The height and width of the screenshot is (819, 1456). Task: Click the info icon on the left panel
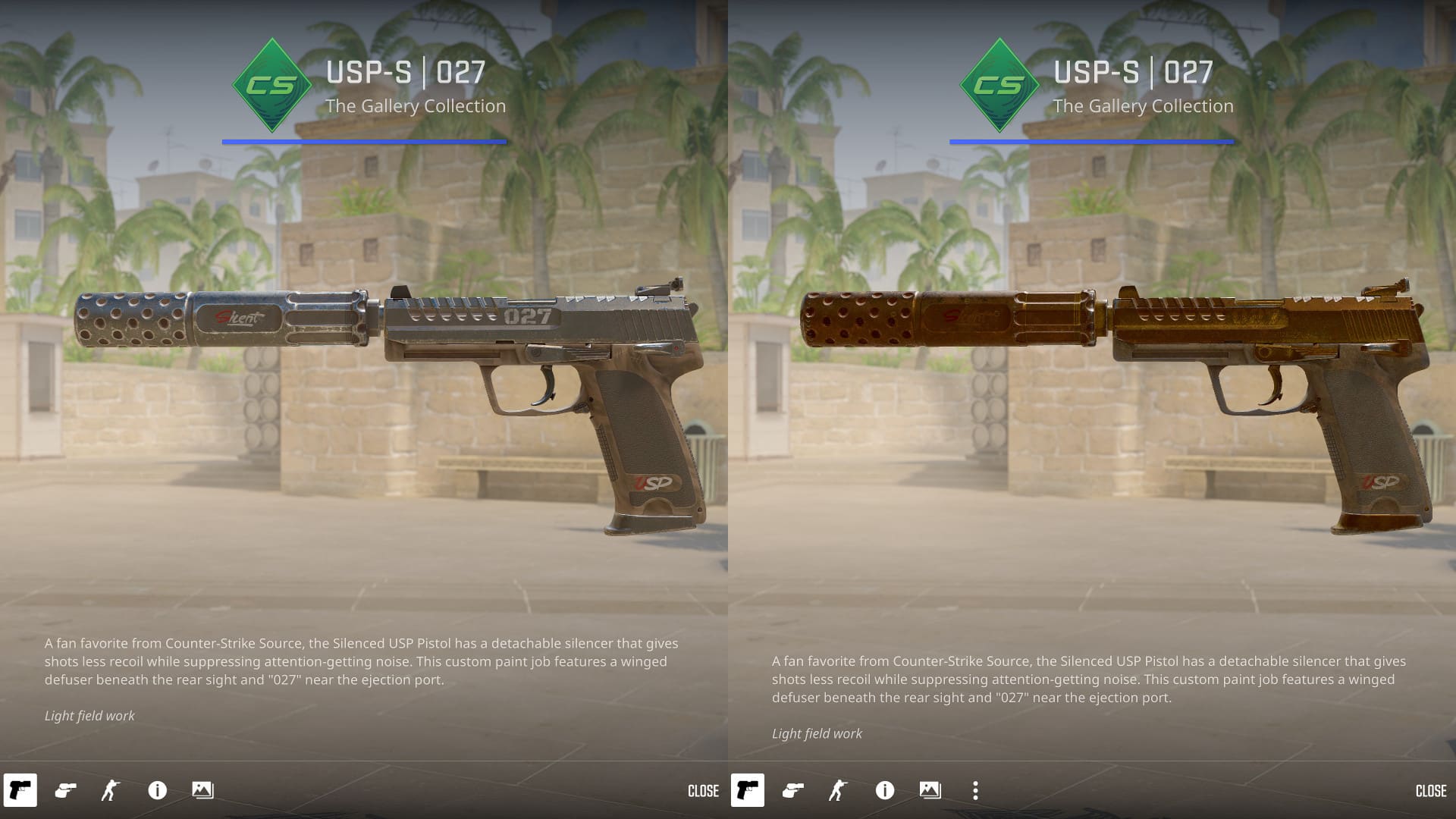[157, 791]
